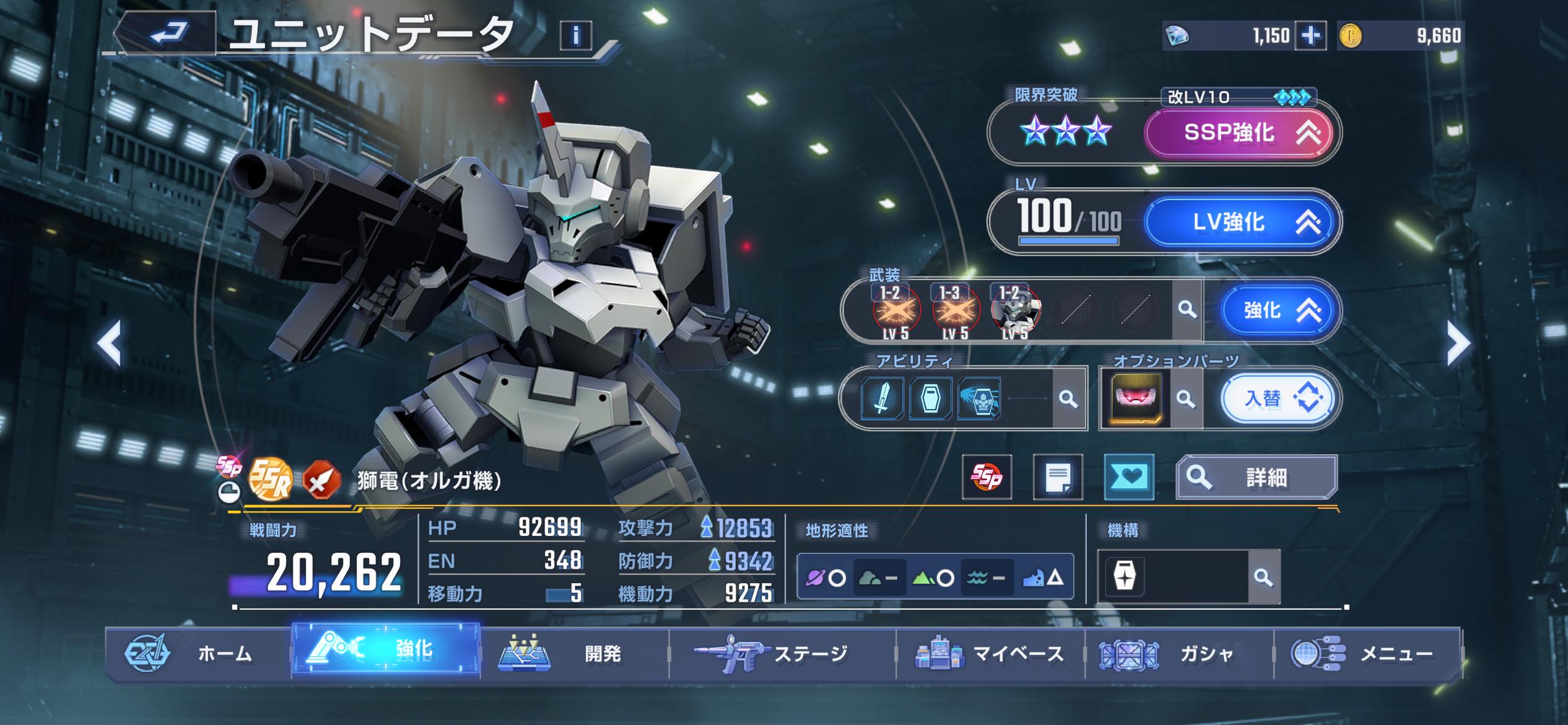The height and width of the screenshot is (725, 1568).
Task: Switch to the previous unit with left arrow
Action: point(110,343)
